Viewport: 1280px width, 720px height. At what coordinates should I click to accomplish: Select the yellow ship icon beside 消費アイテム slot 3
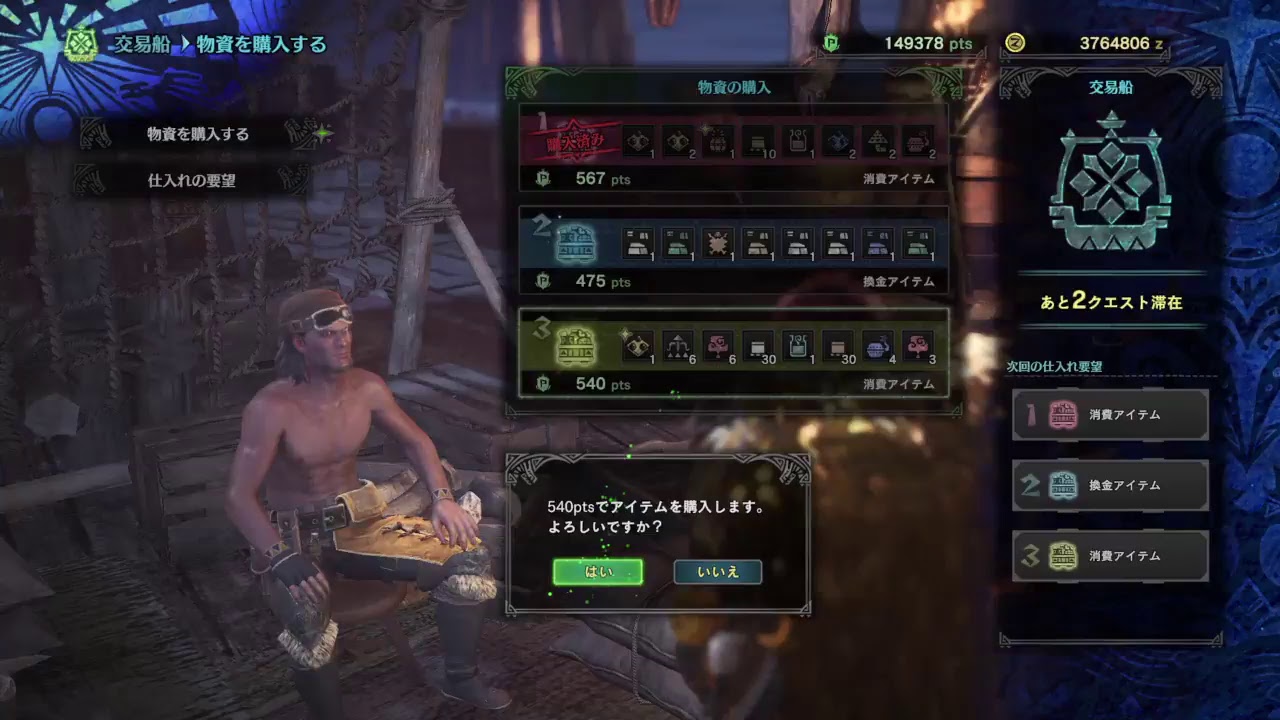[x=1062, y=555]
